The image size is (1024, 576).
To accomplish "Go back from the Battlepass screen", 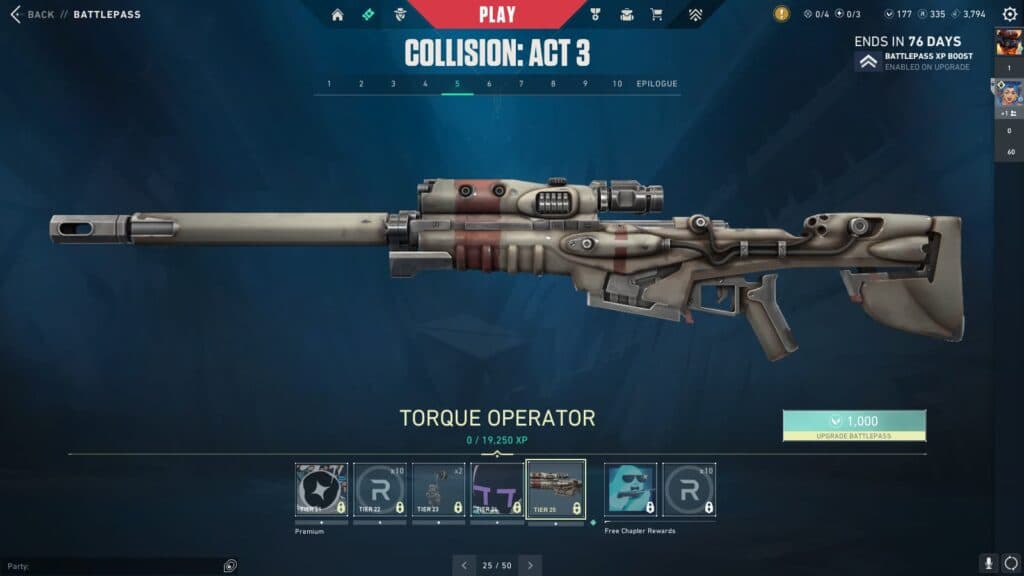I will click(x=32, y=15).
